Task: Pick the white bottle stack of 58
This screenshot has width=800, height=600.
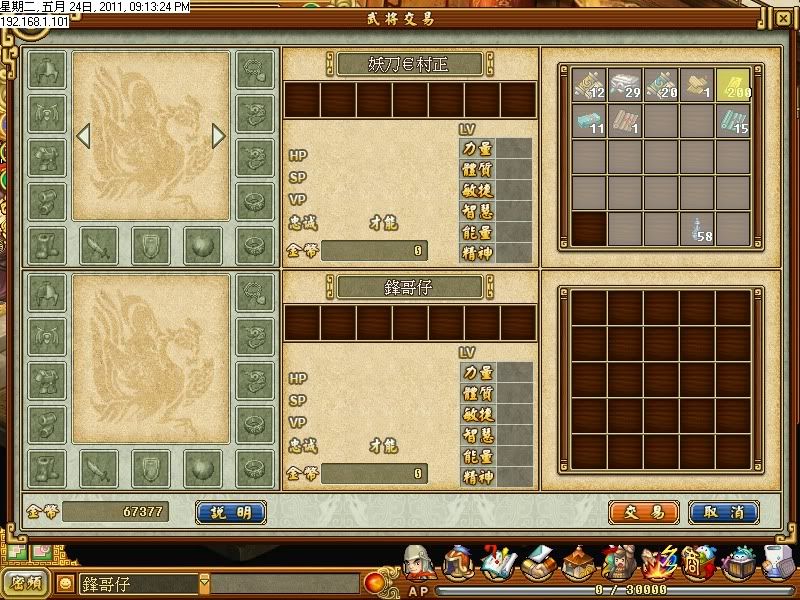Action: [697, 228]
